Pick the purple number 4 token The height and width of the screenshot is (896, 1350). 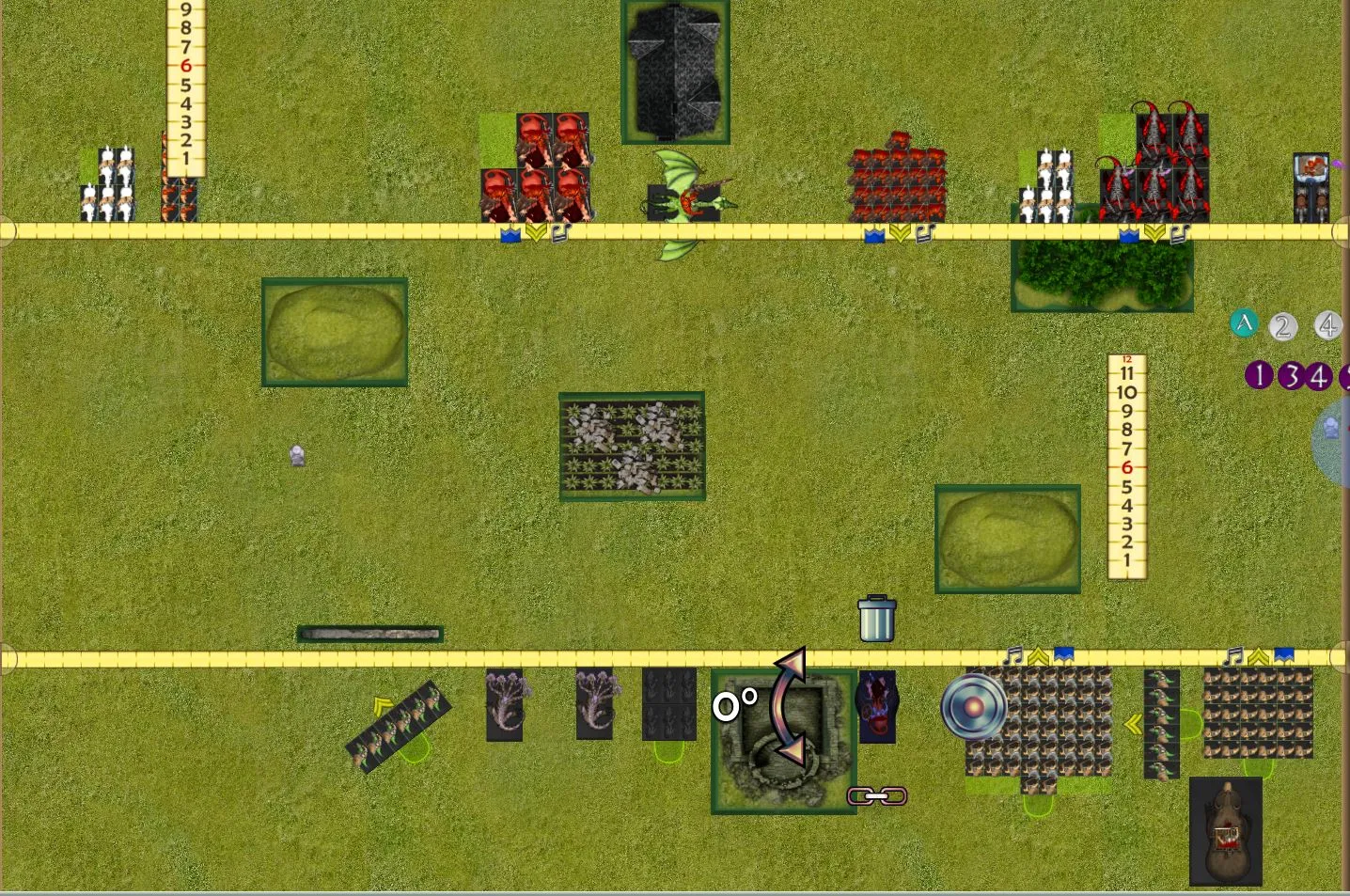pos(1319,377)
